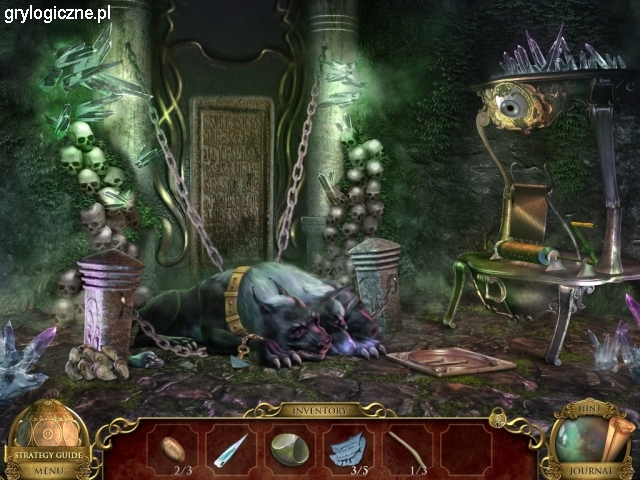This screenshot has width=640, height=480.
Task: Select the brown seed item (2/3)
Action: [x=172, y=447]
